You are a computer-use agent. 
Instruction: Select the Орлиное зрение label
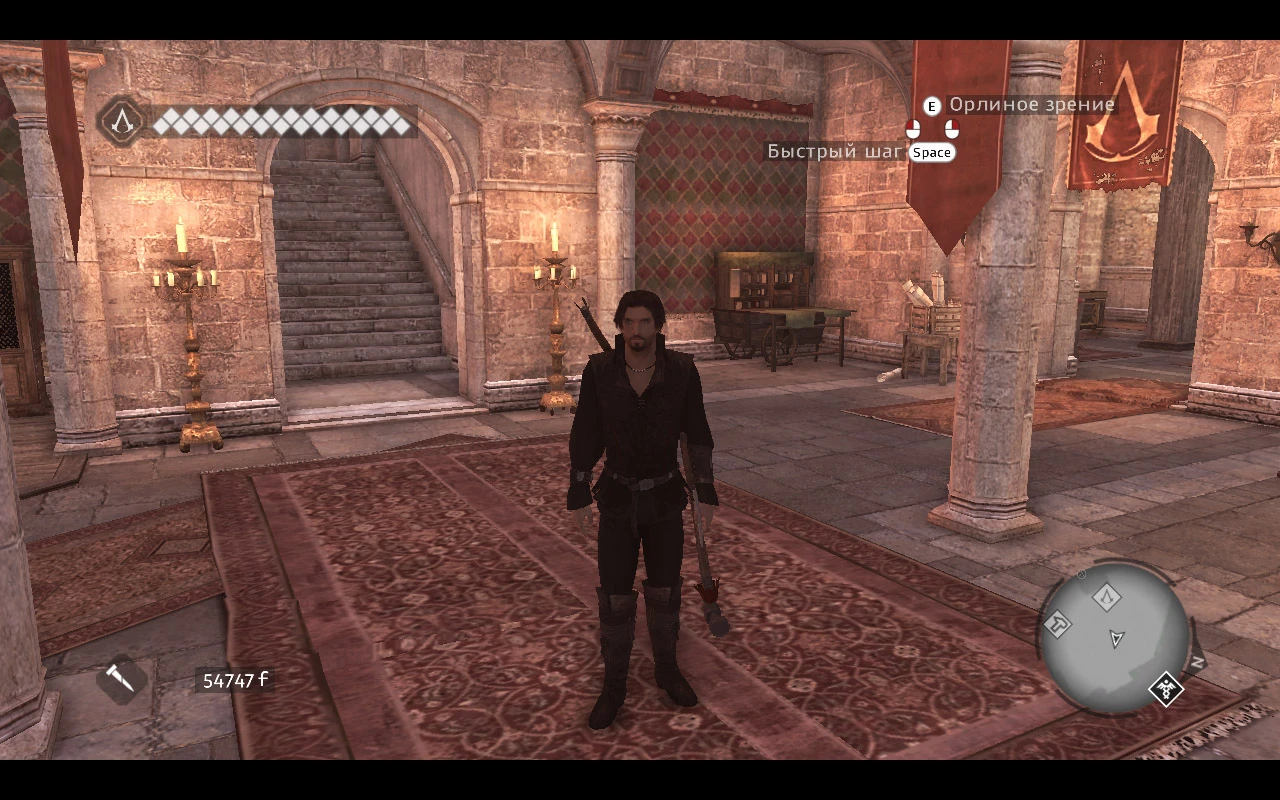1033,104
